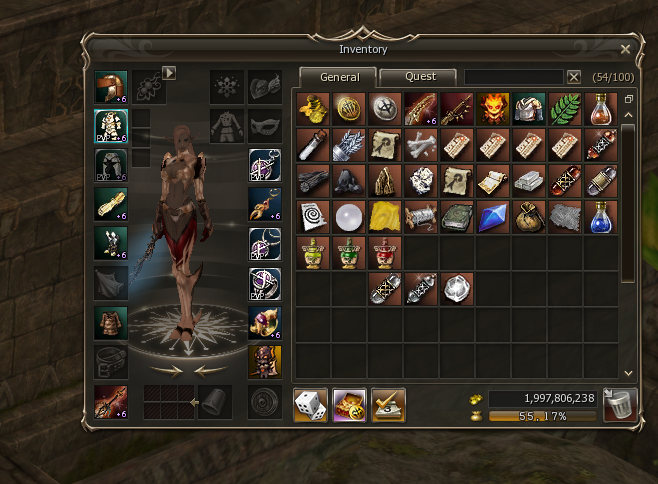Image resolution: width=658 pixels, height=484 pixels.
Task: Open the treasure chest coin button
Action: [349, 405]
